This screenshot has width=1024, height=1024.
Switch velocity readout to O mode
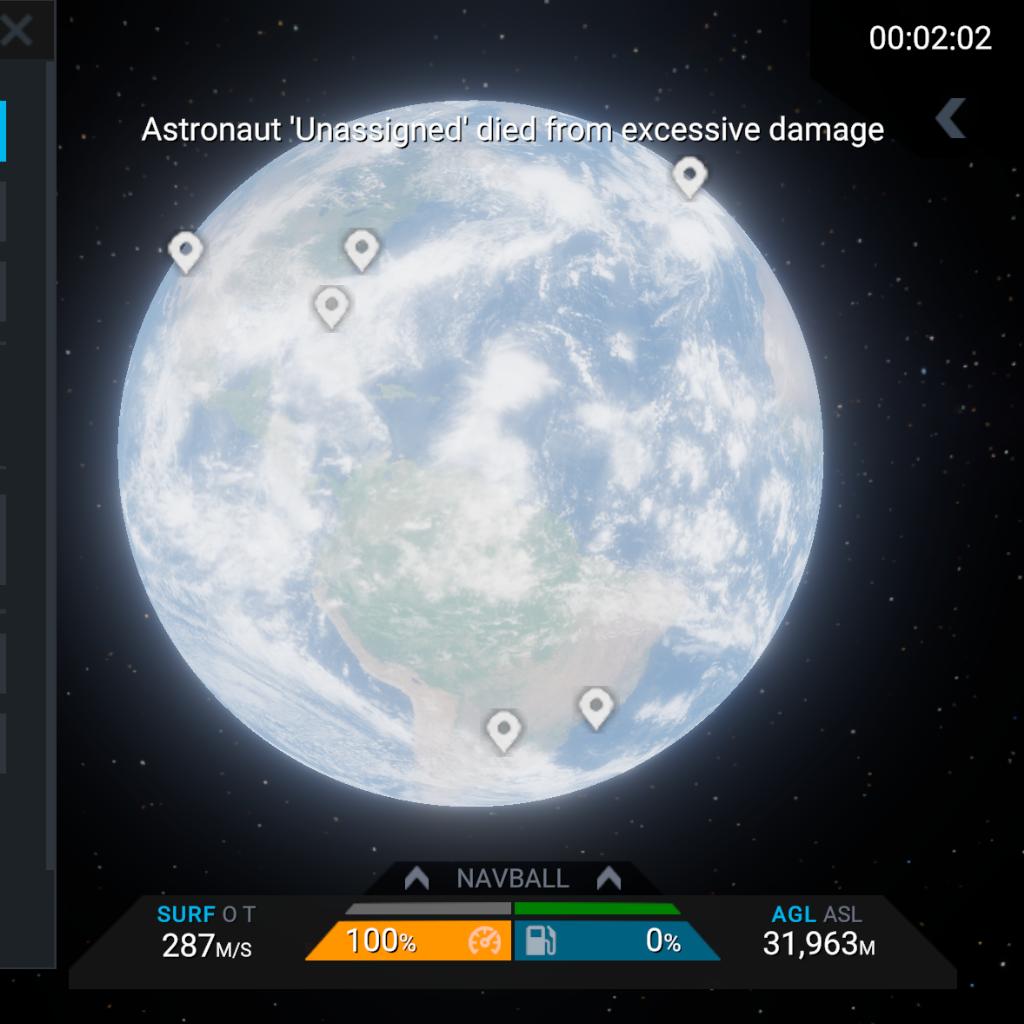(x=230, y=914)
